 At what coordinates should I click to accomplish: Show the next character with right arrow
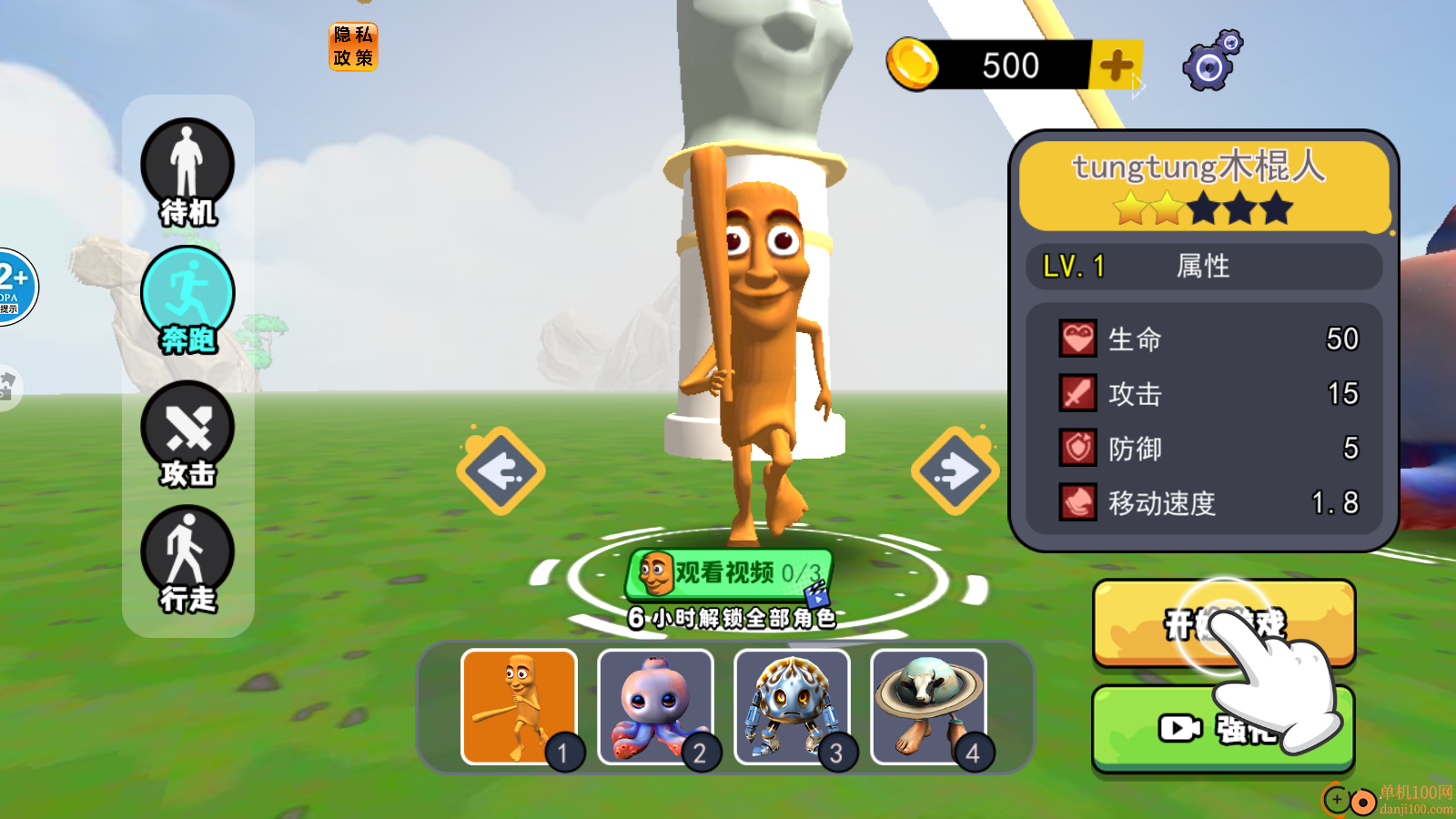coord(955,470)
